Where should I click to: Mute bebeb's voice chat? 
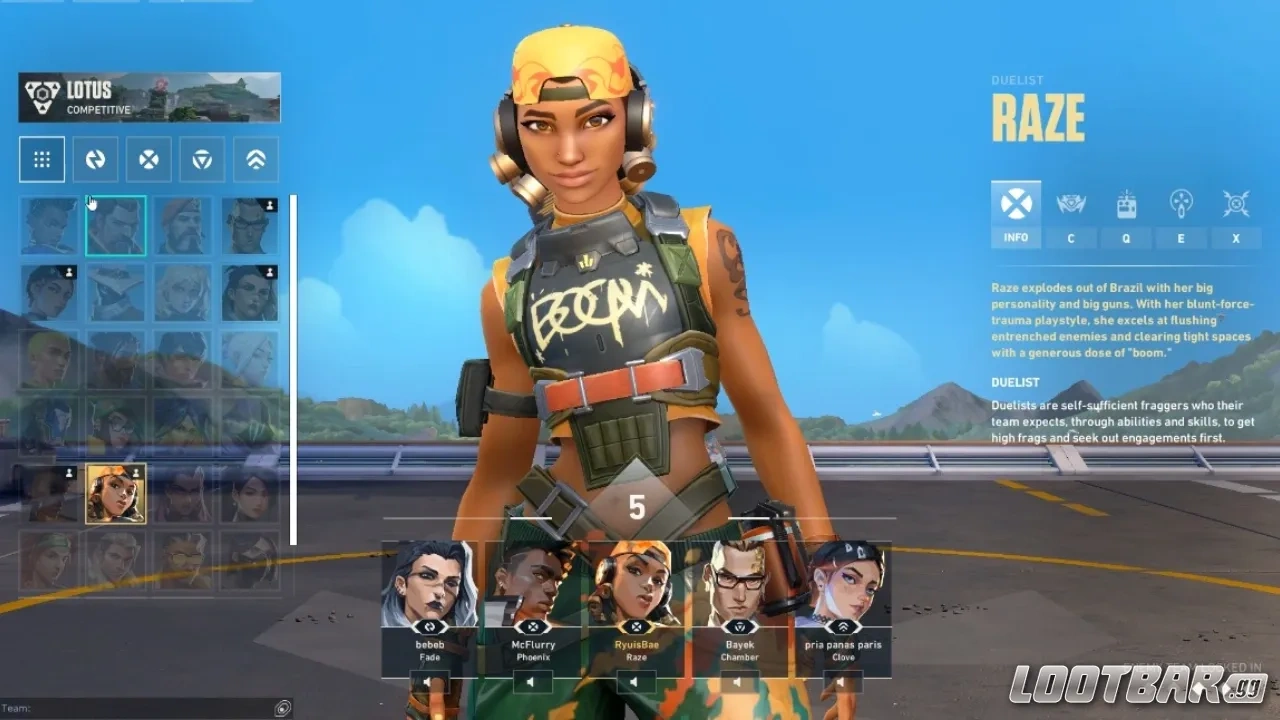[x=428, y=681]
